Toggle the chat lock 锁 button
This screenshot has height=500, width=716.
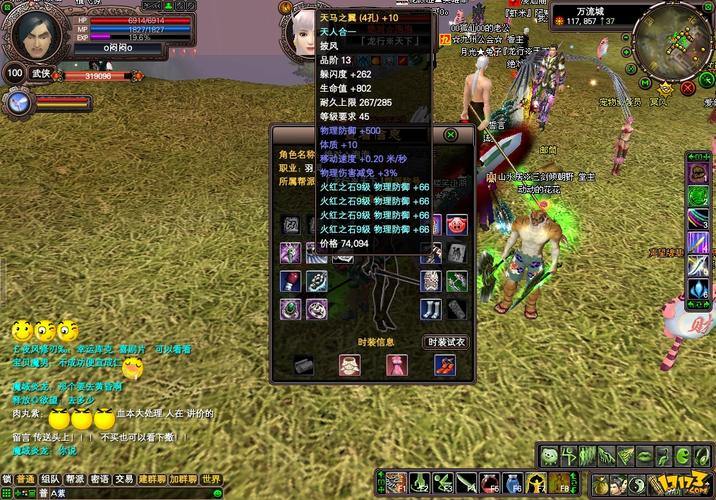coord(7,479)
